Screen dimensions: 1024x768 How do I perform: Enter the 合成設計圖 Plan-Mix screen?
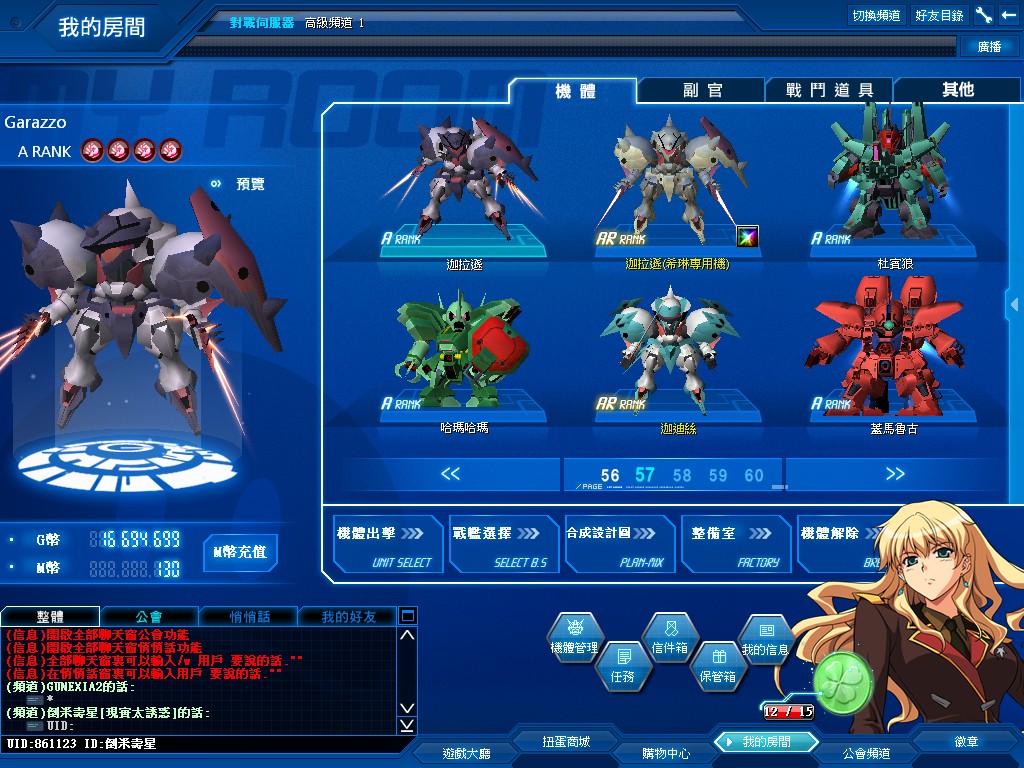coord(619,545)
